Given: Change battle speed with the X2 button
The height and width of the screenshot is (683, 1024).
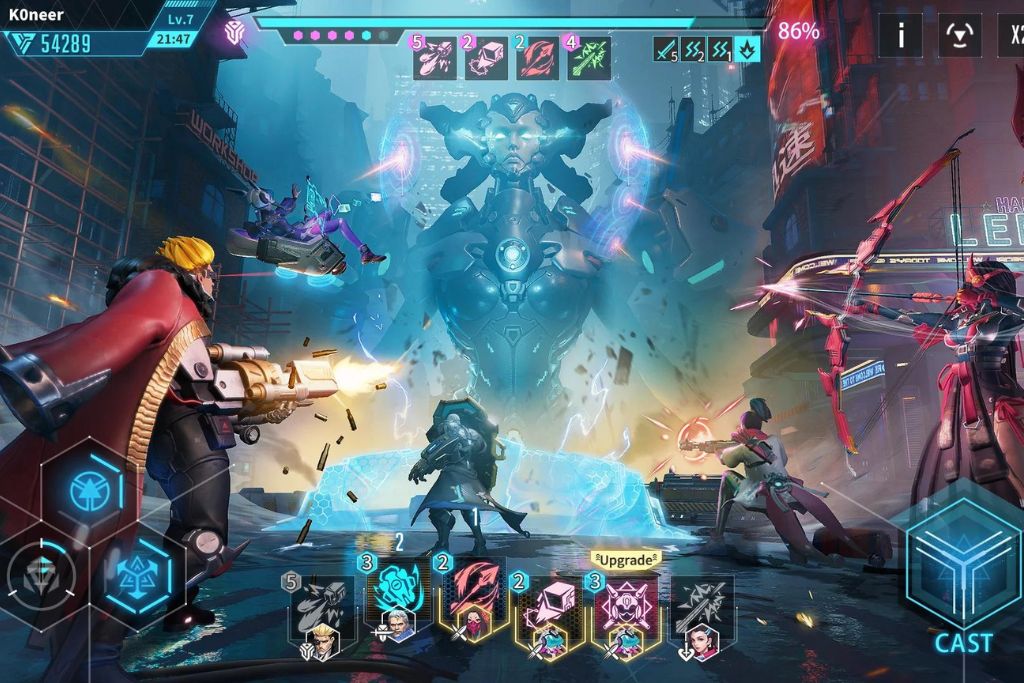Looking at the screenshot, I should coord(1012,36).
